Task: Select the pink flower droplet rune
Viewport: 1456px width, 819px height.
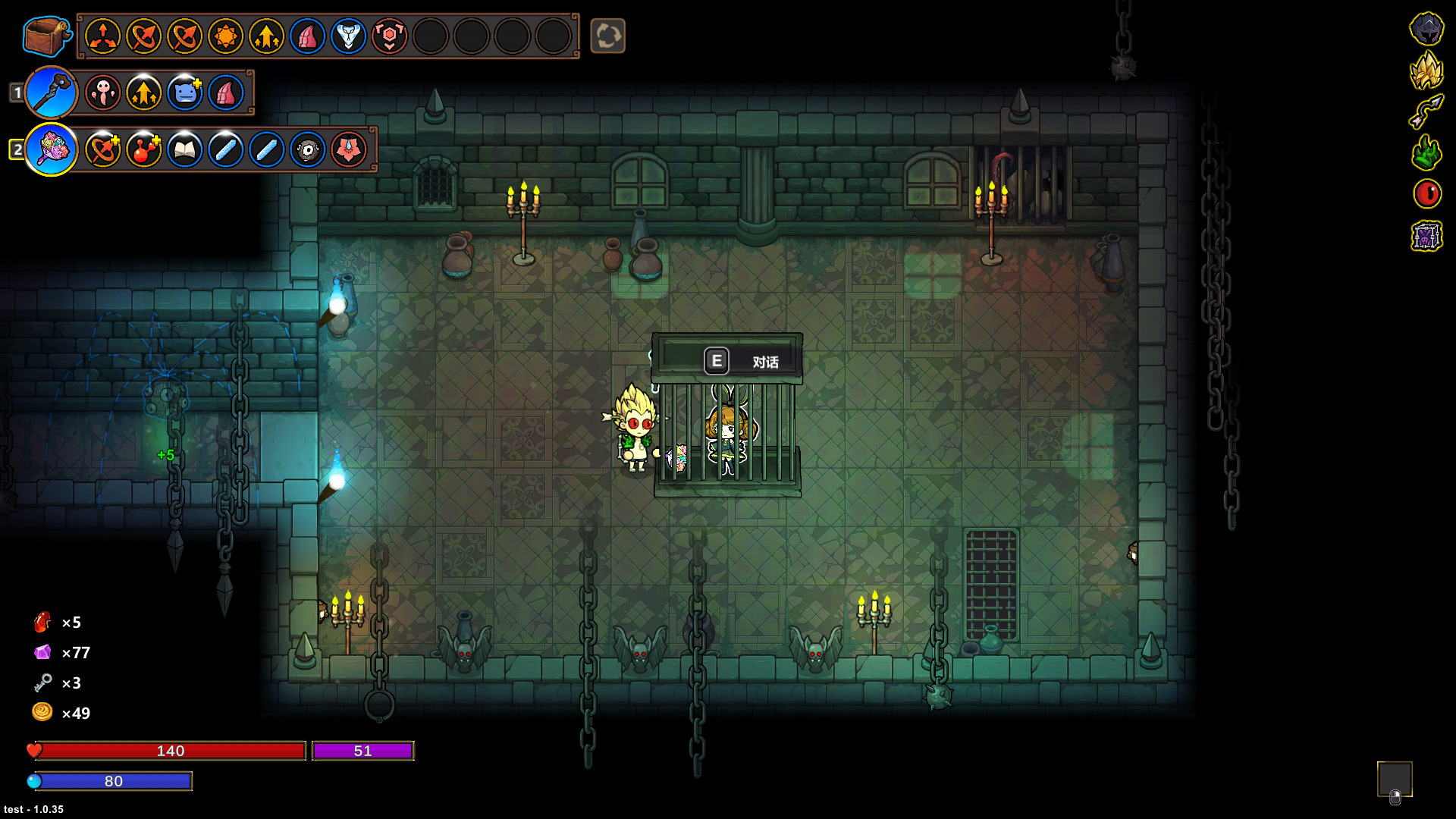Action: click(348, 149)
